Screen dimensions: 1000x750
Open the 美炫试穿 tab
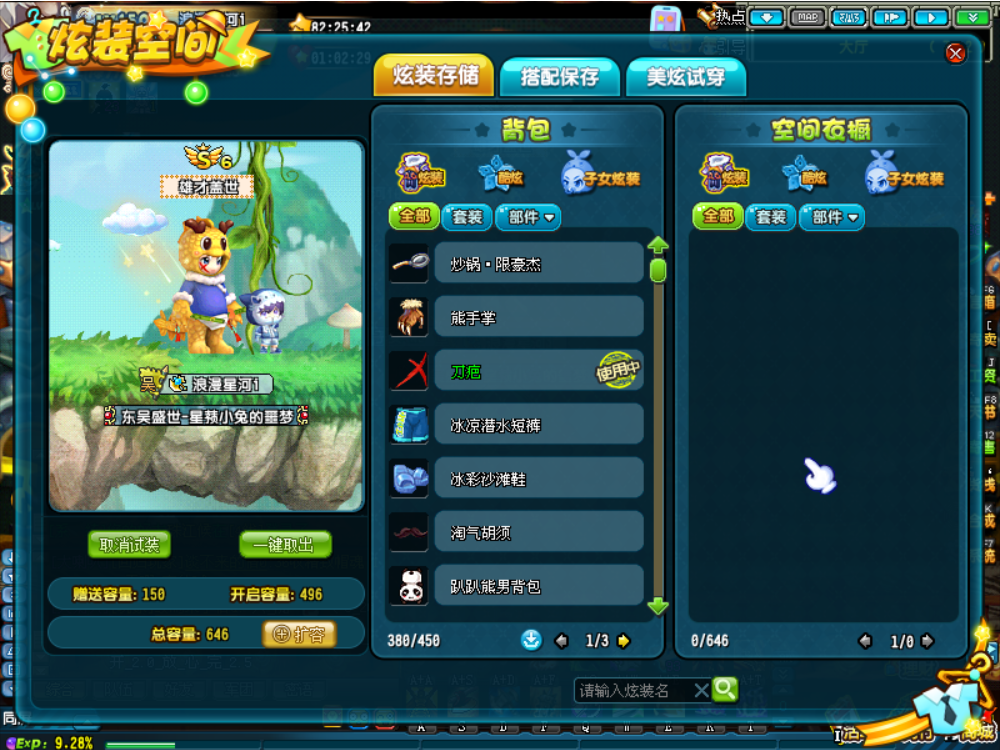click(686, 77)
